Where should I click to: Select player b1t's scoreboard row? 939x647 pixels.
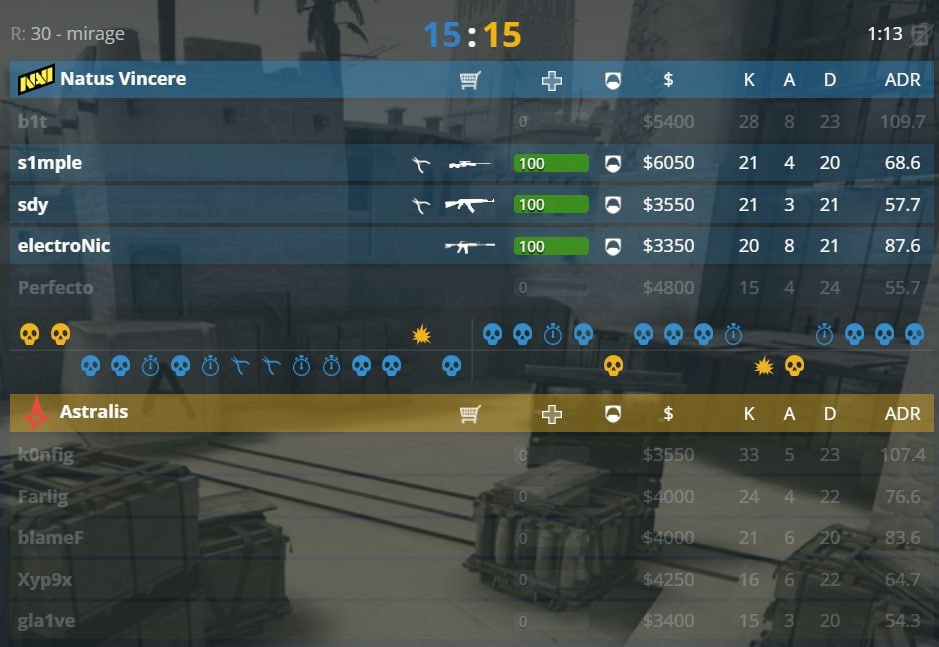(x=33, y=122)
